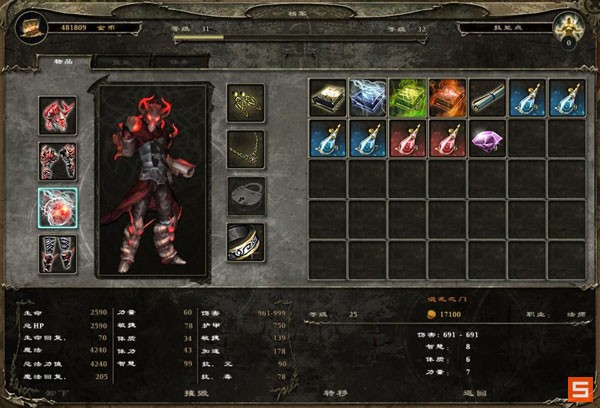Choose the green glowing spellbook
This screenshot has width=600, height=408.
[x=407, y=97]
